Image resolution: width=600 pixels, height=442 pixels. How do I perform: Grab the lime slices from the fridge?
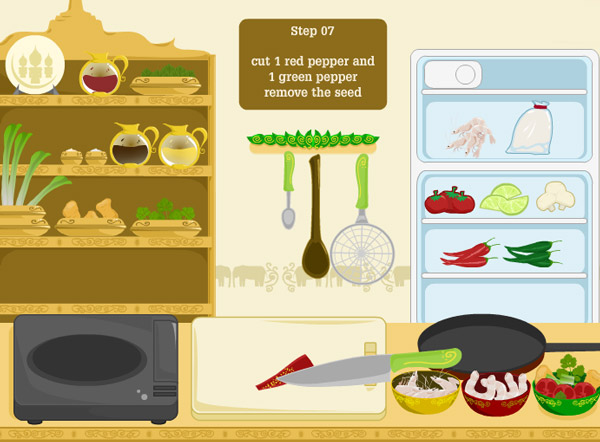click(504, 201)
